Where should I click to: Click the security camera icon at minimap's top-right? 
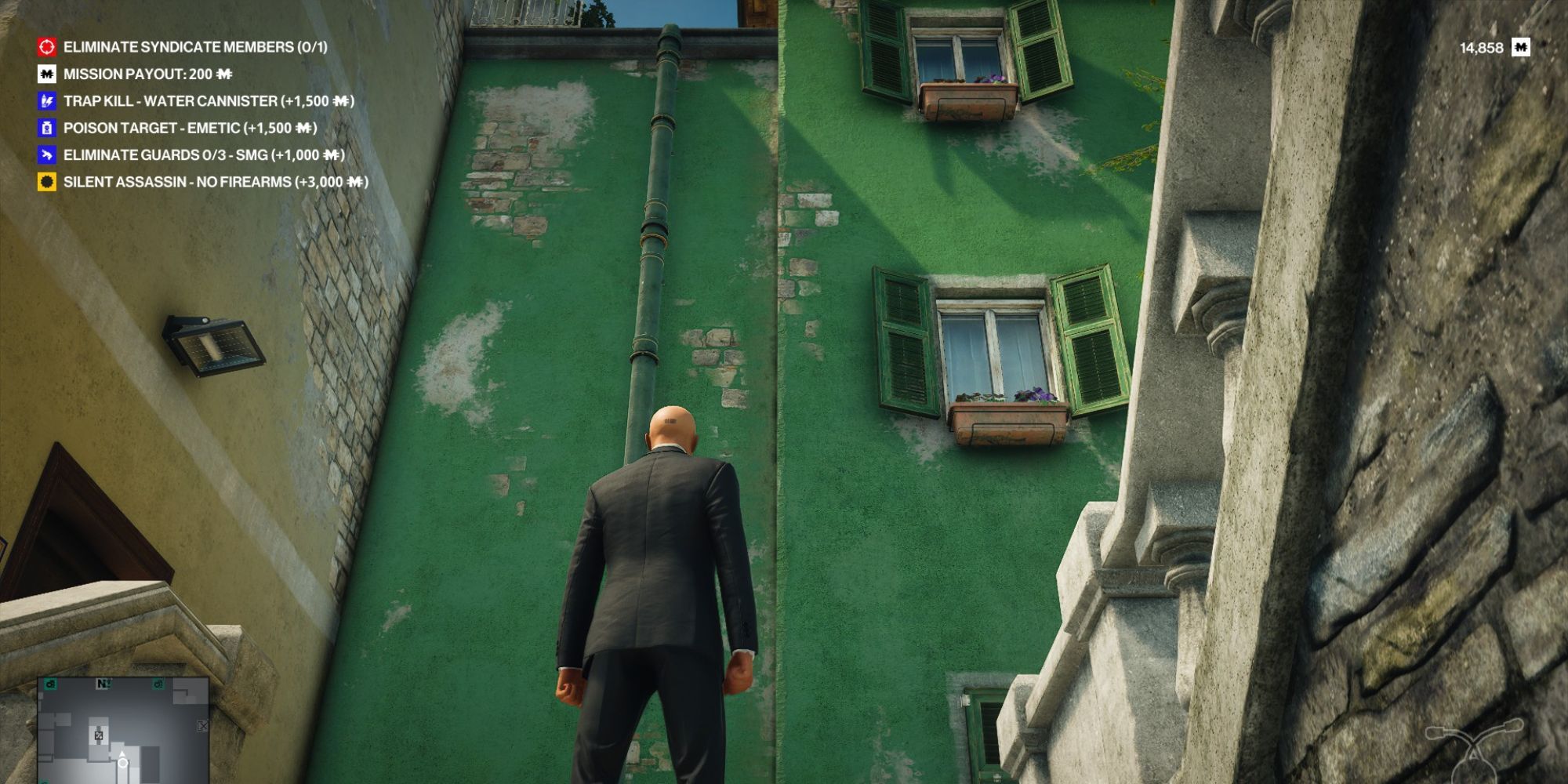click(x=158, y=685)
